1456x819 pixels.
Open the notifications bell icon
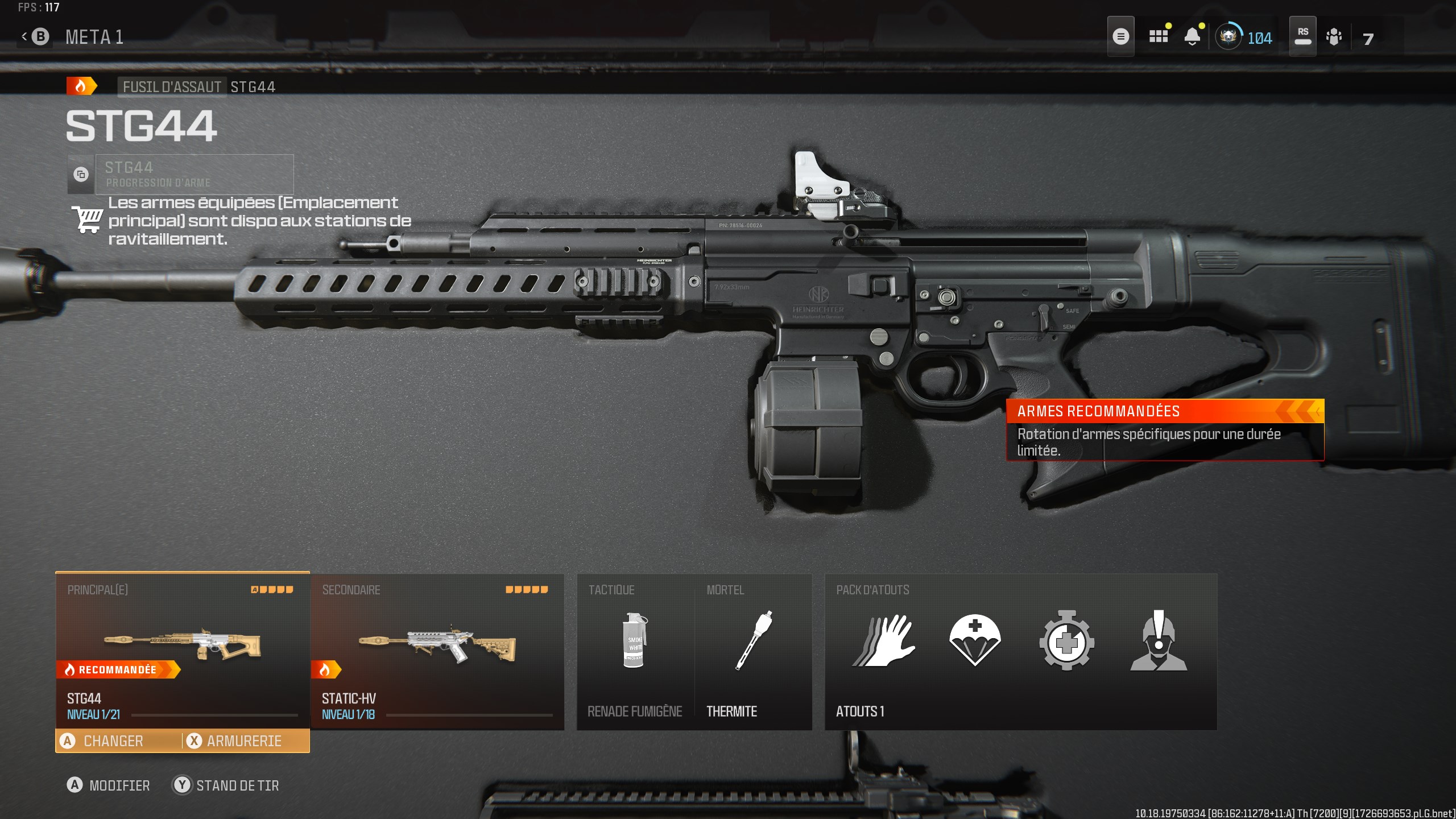[x=1193, y=35]
